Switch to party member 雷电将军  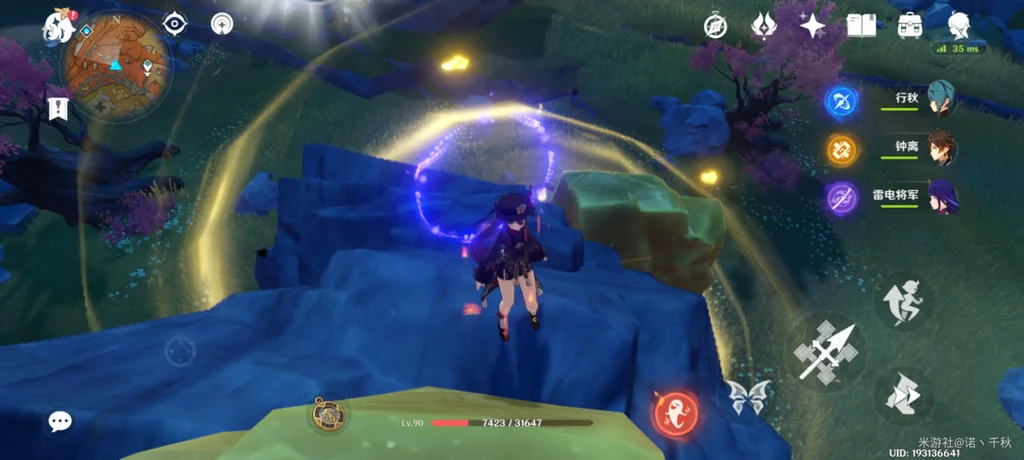(x=941, y=197)
